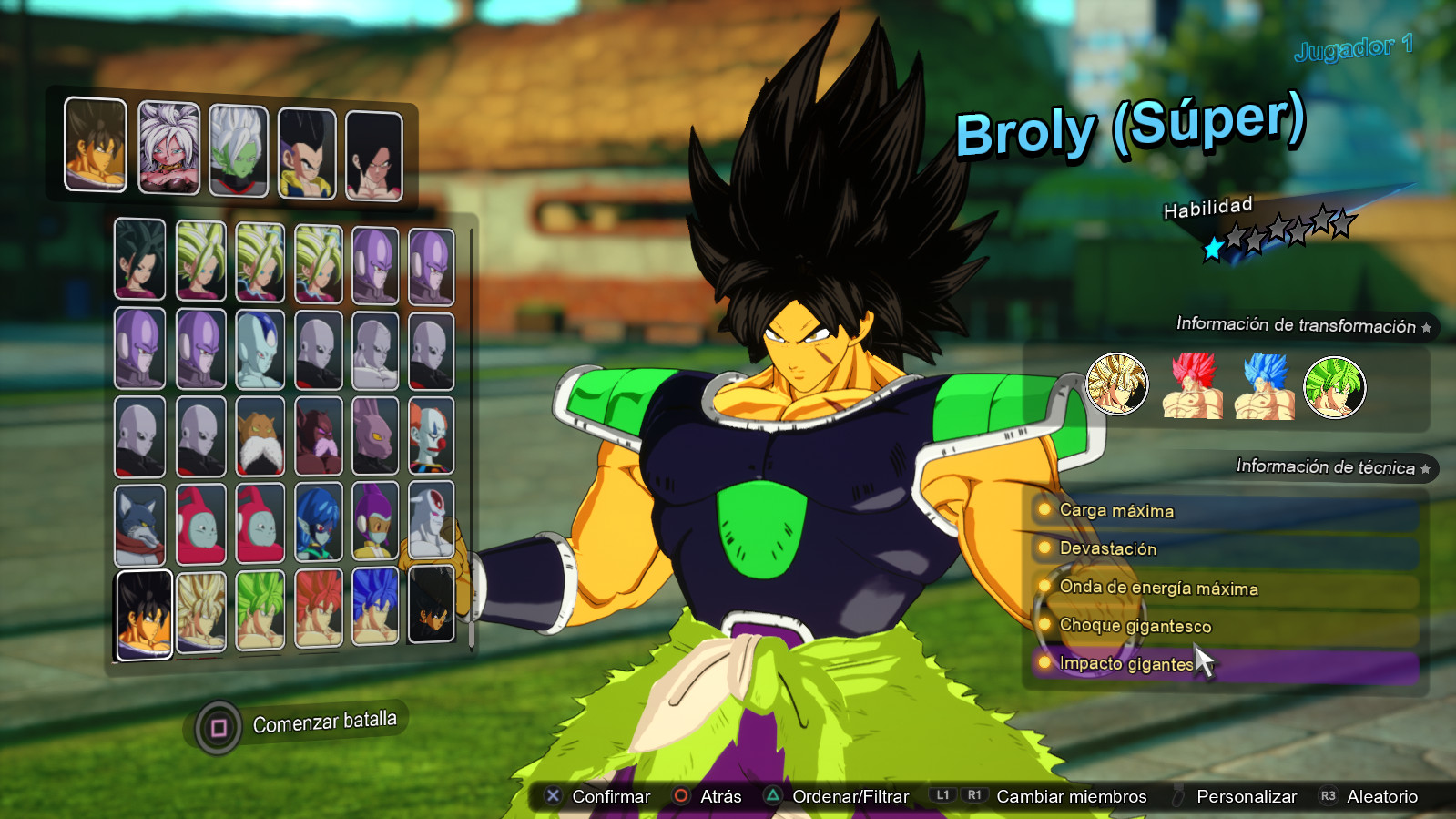Click the touchpad icon beside Personalizar
Viewport: 1456px width, 819px height.
(x=1177, y=795)
